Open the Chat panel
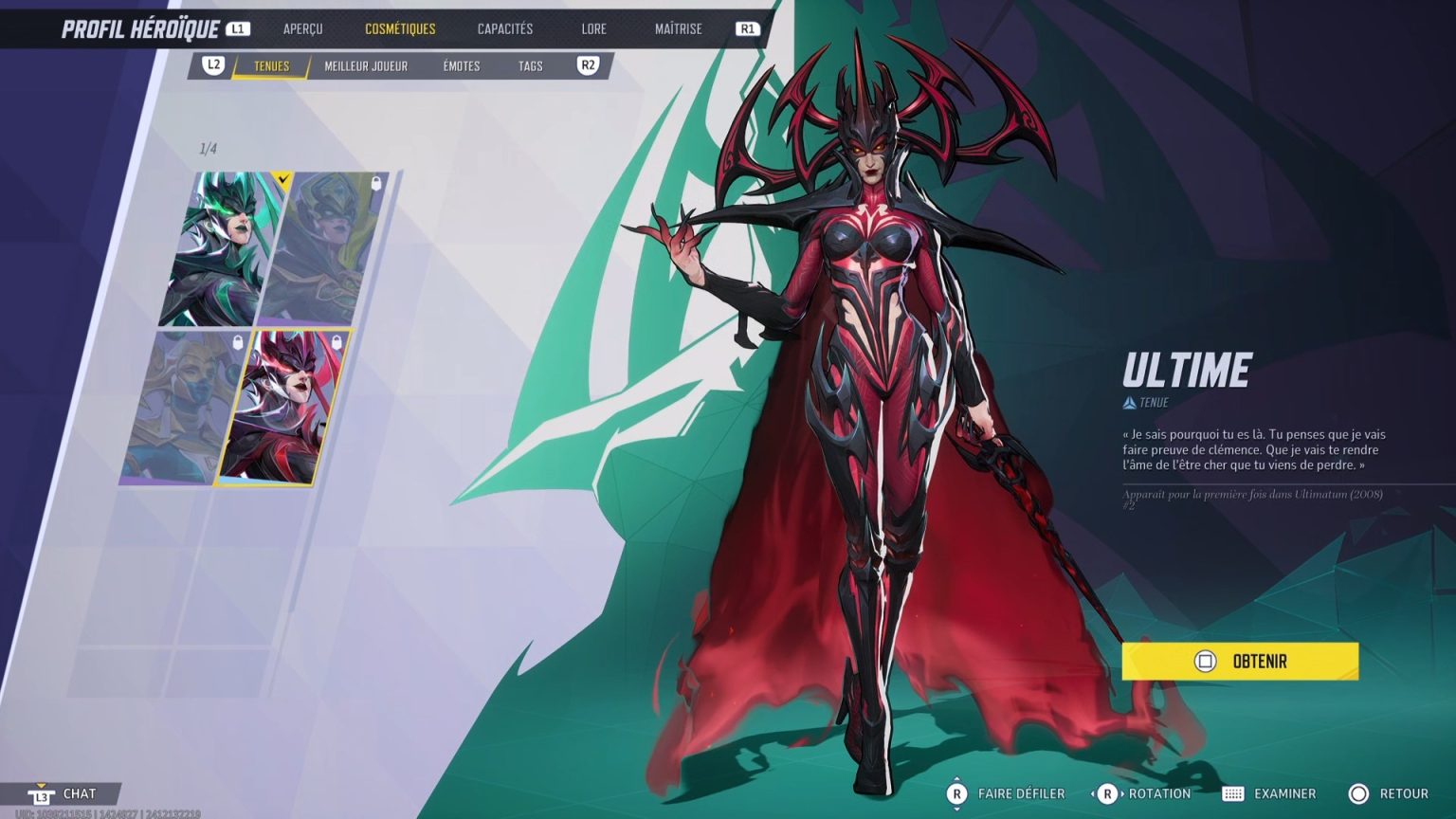Image resolution: width=1456 pixels, height=819 pixels. (79, 793)
